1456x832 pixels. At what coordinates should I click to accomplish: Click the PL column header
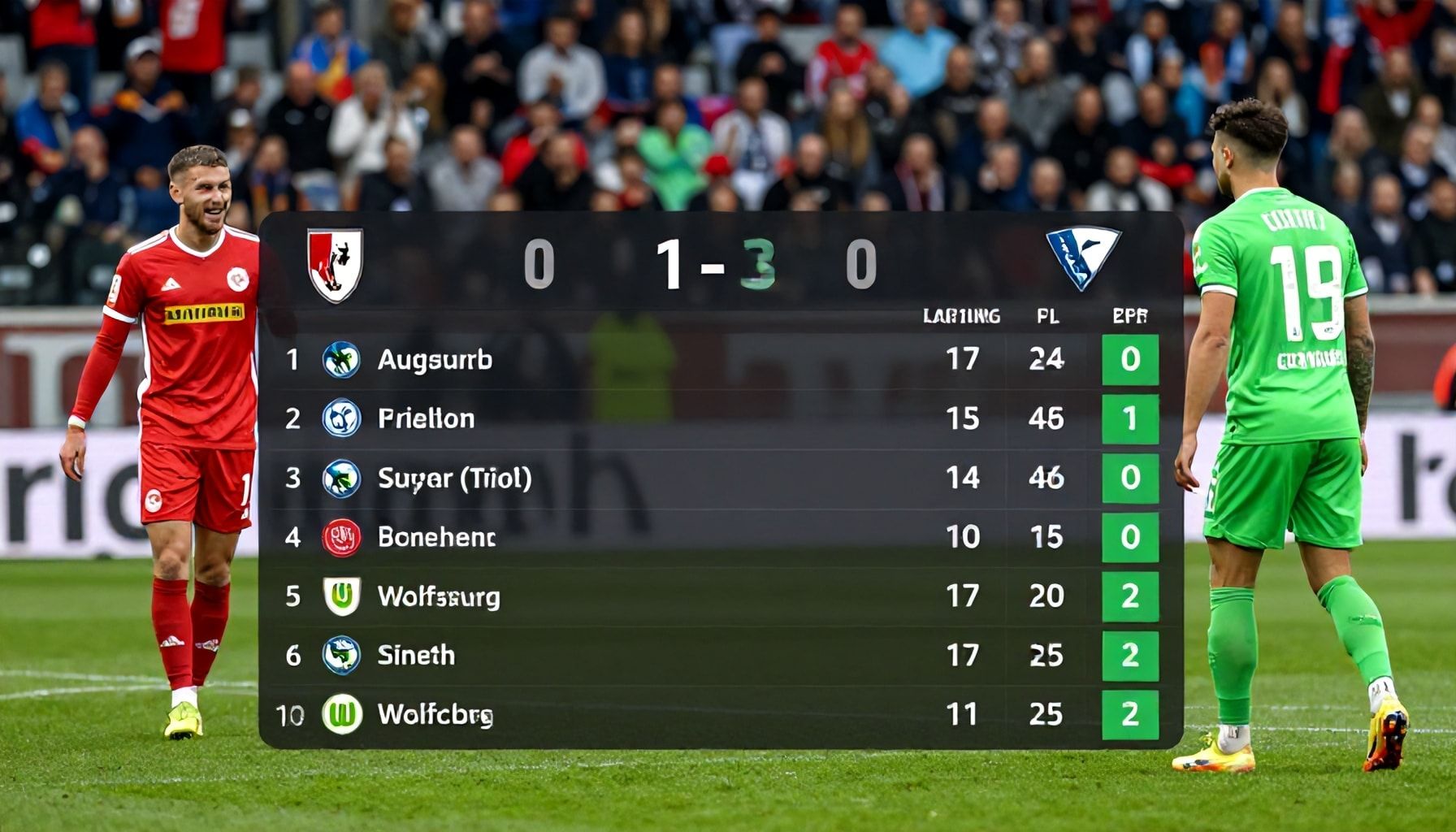click(x=1047, y=316)
